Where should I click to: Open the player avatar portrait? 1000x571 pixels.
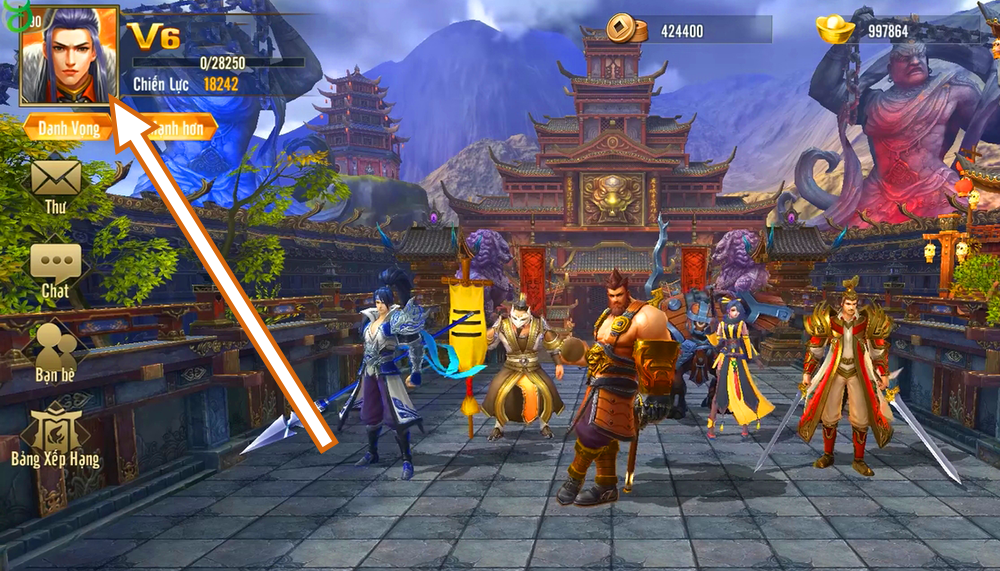pyautogui.click(x=68, y=56)
